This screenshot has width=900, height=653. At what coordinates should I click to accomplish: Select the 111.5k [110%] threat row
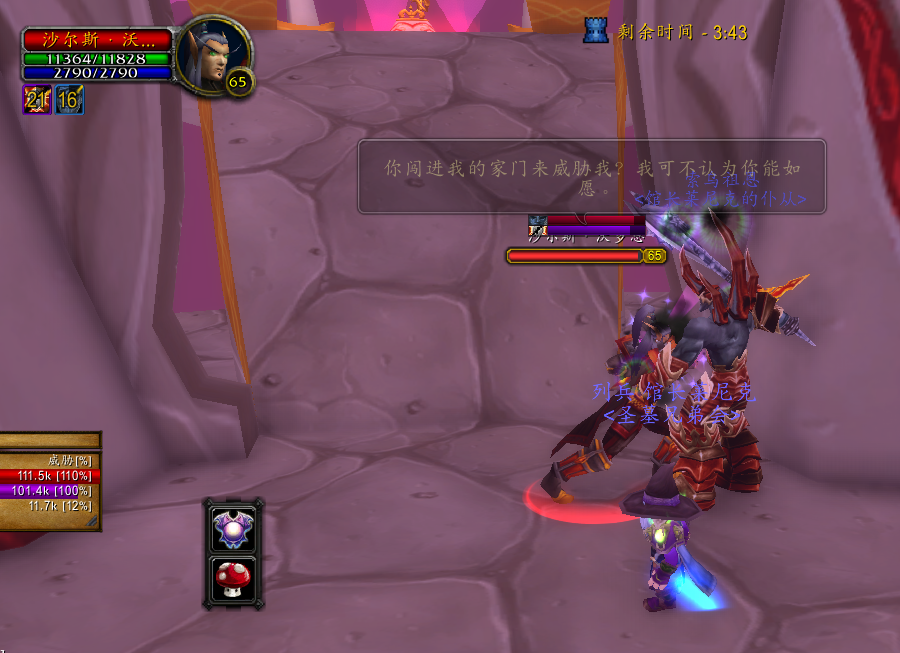pyautogui.click(x=50, y=476)
